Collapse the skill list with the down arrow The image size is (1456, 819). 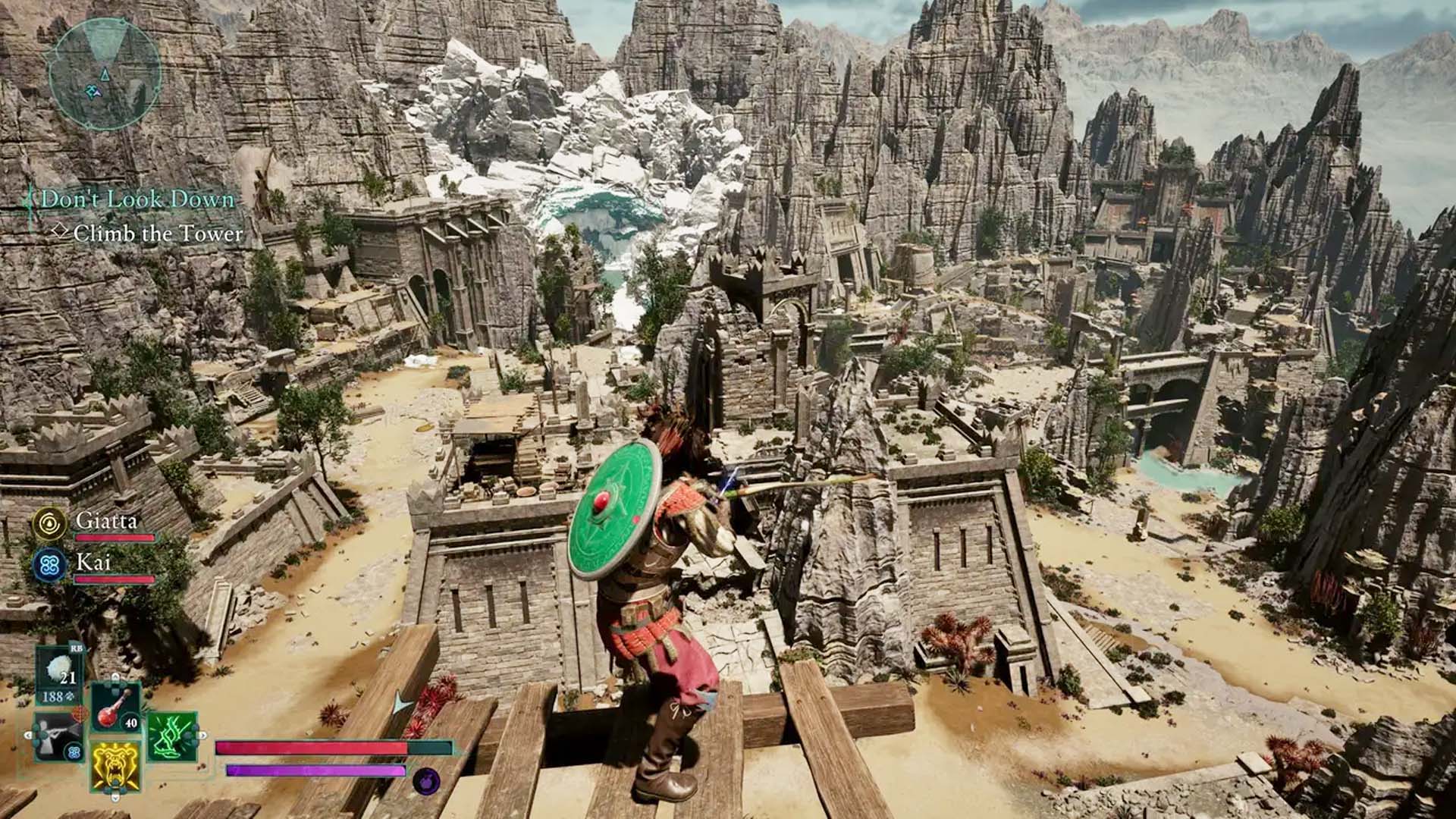coord(115,797)
